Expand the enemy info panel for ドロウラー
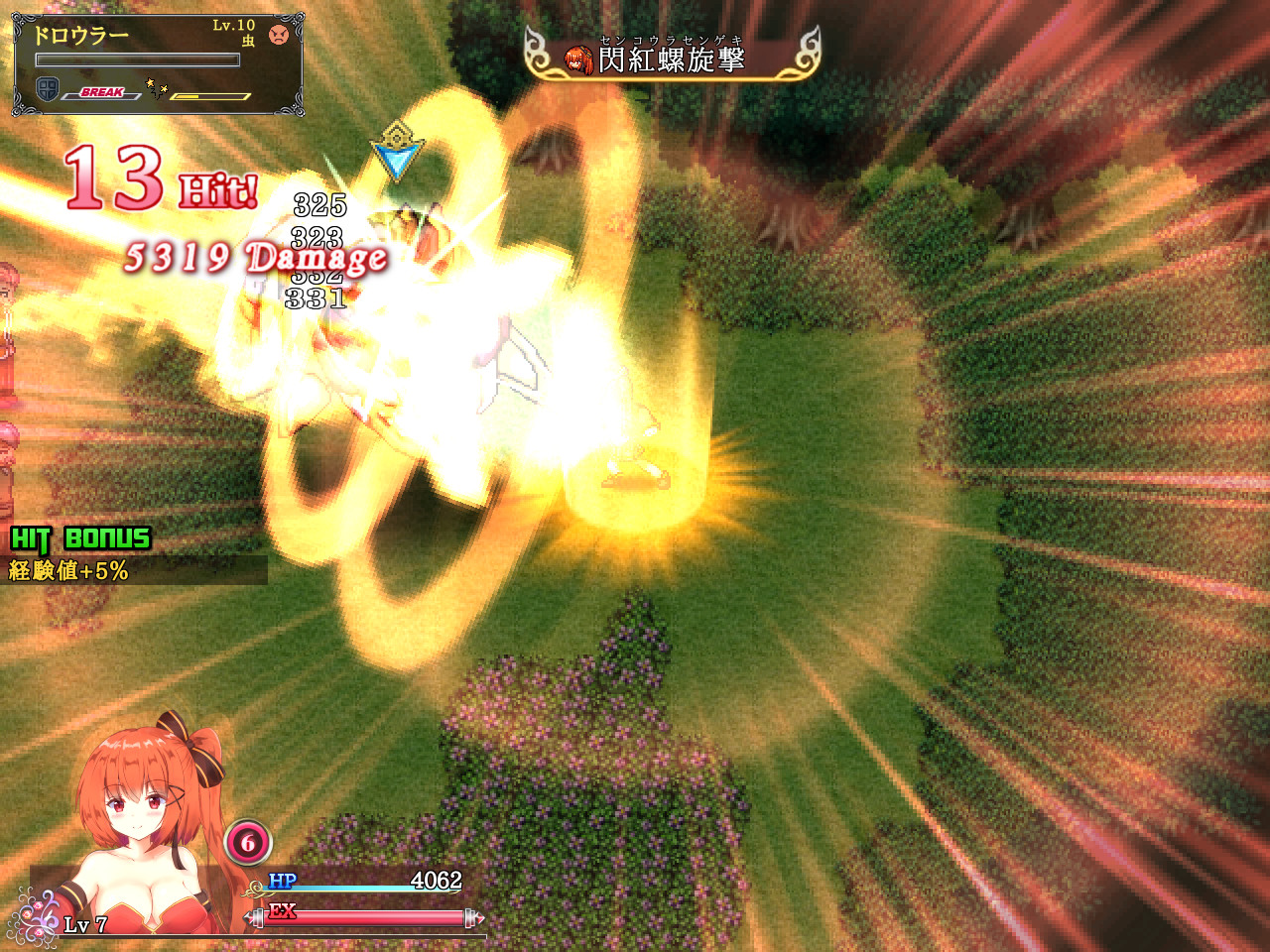 pos(159,61)
